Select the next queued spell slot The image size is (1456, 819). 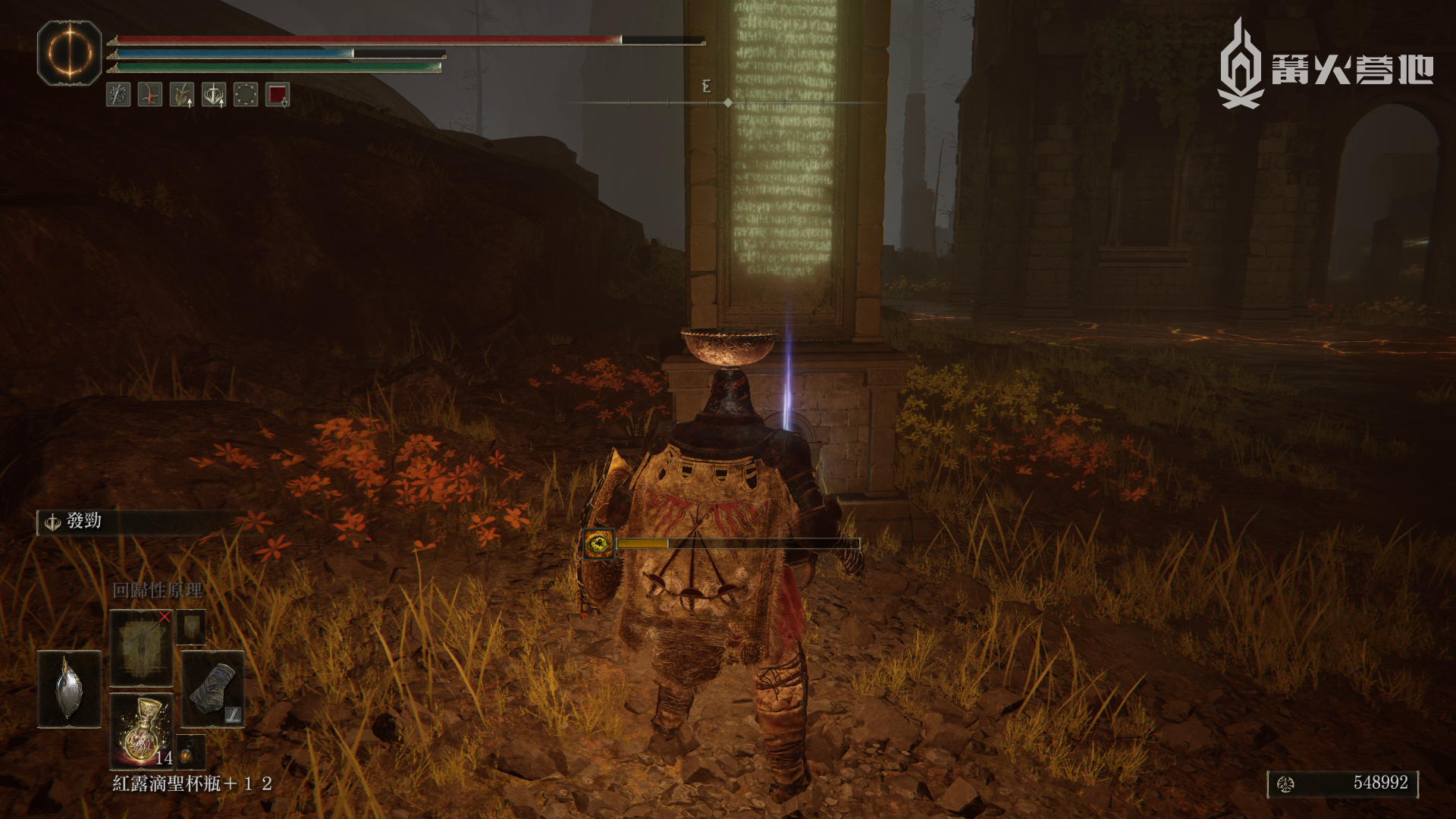tap(191, 627)
